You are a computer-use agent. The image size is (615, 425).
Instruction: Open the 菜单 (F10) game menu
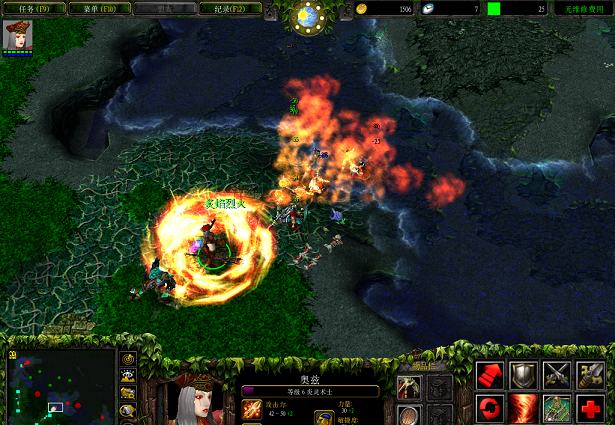[97, 8]
